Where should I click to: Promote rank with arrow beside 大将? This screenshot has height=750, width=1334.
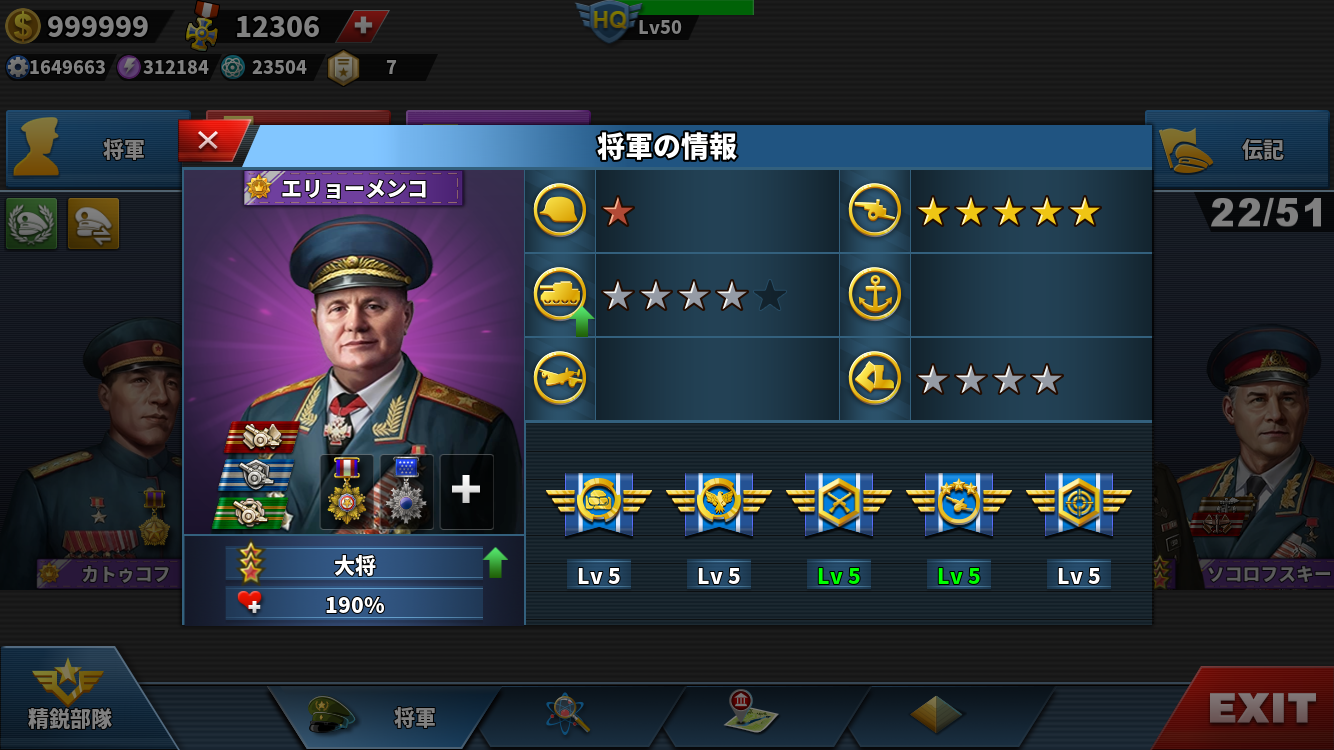pyautogui.click(x=495, y=563)
